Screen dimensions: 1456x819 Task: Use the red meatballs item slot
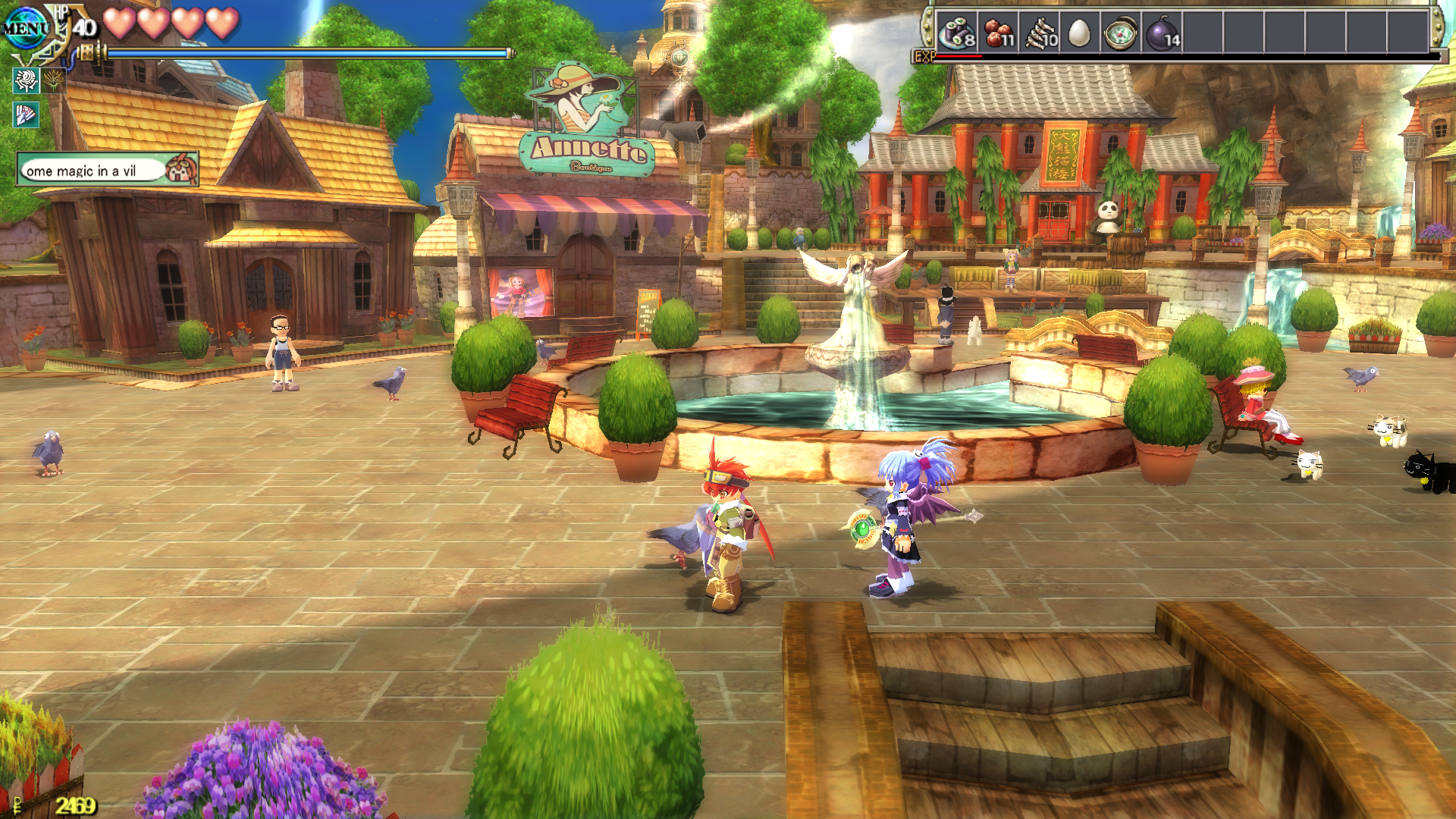point(998,33)
